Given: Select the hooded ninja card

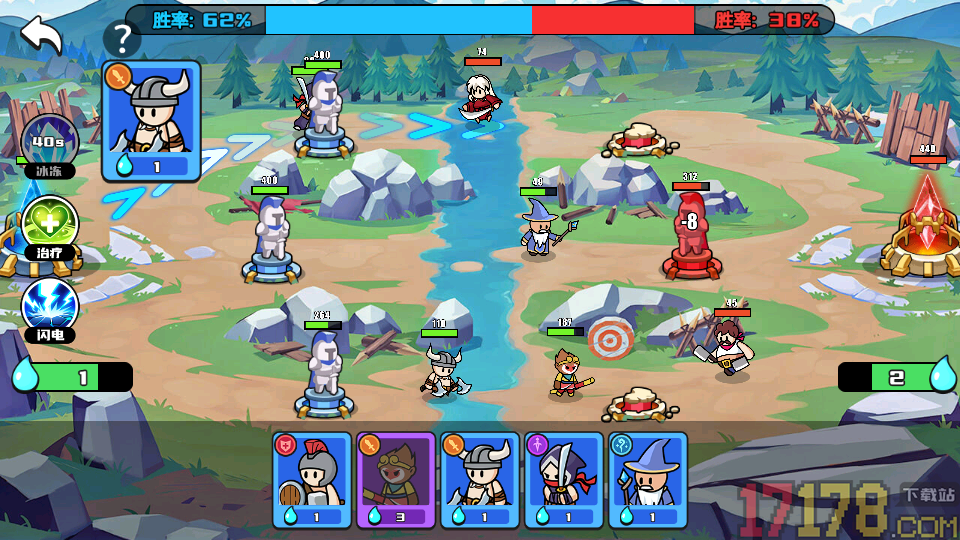Looking at the screenshot, I should 564,479.
